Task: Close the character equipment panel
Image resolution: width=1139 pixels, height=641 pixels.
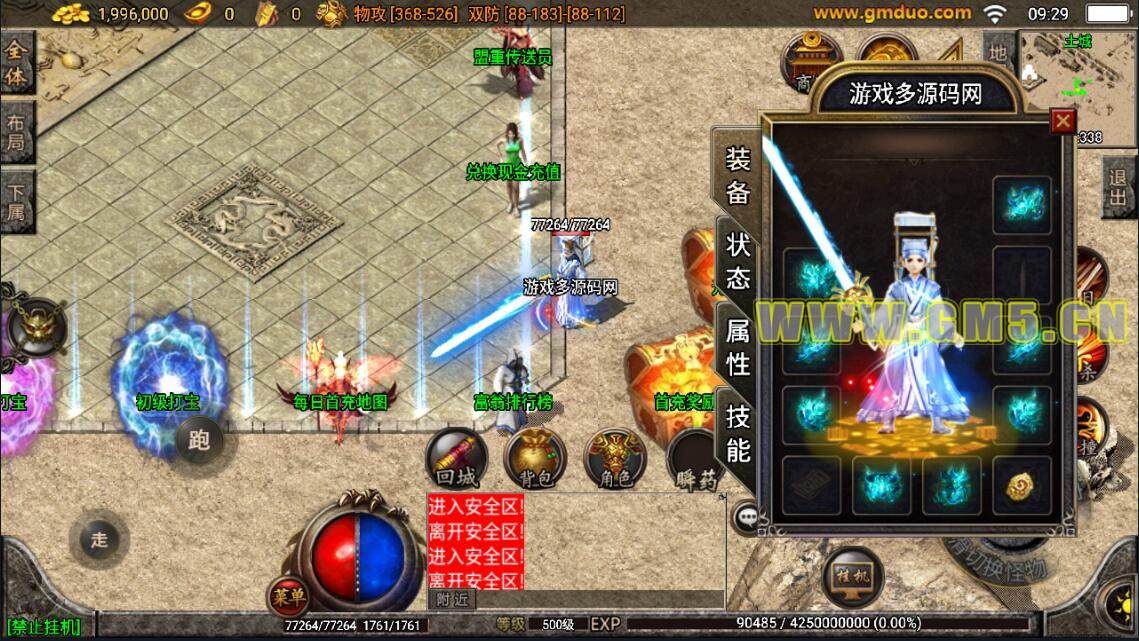Action: pos(1062,122)
